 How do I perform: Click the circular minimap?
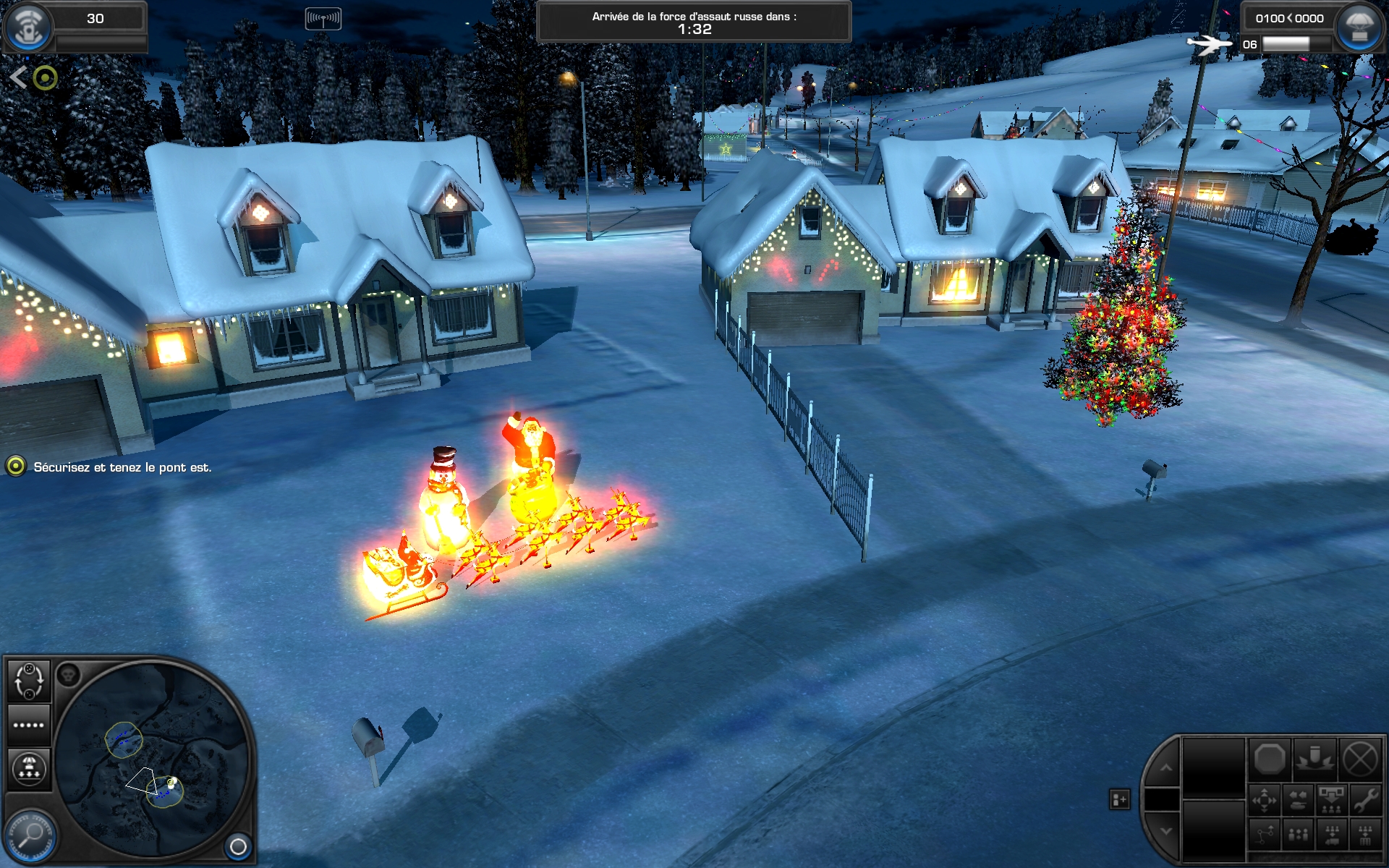click(x=150, y=758)
